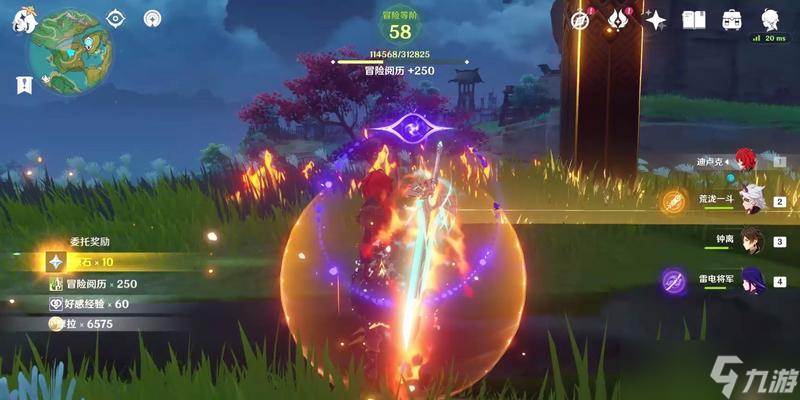Open the backpack inventory
This screenshot has width=800, height=400.
(732, 20)
